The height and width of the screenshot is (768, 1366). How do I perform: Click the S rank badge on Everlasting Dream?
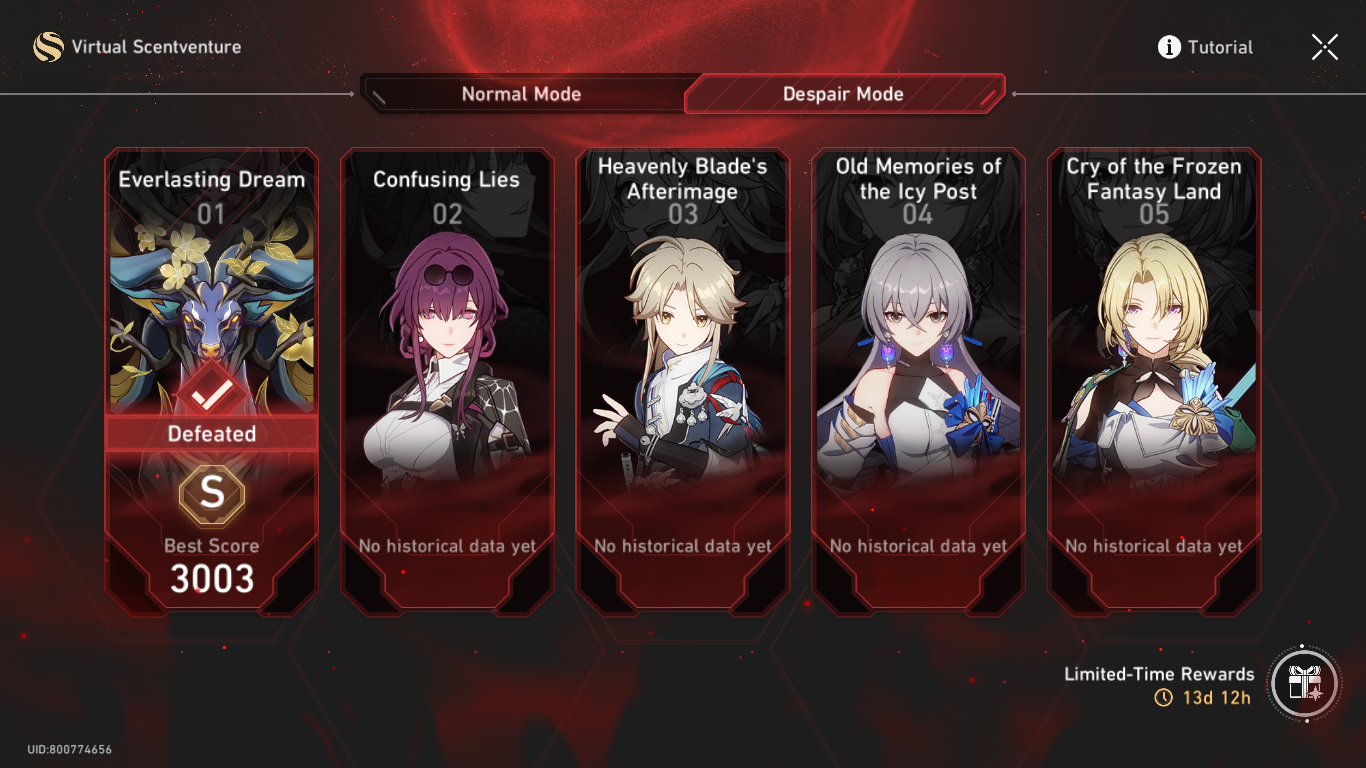click(x=211, y=492)
